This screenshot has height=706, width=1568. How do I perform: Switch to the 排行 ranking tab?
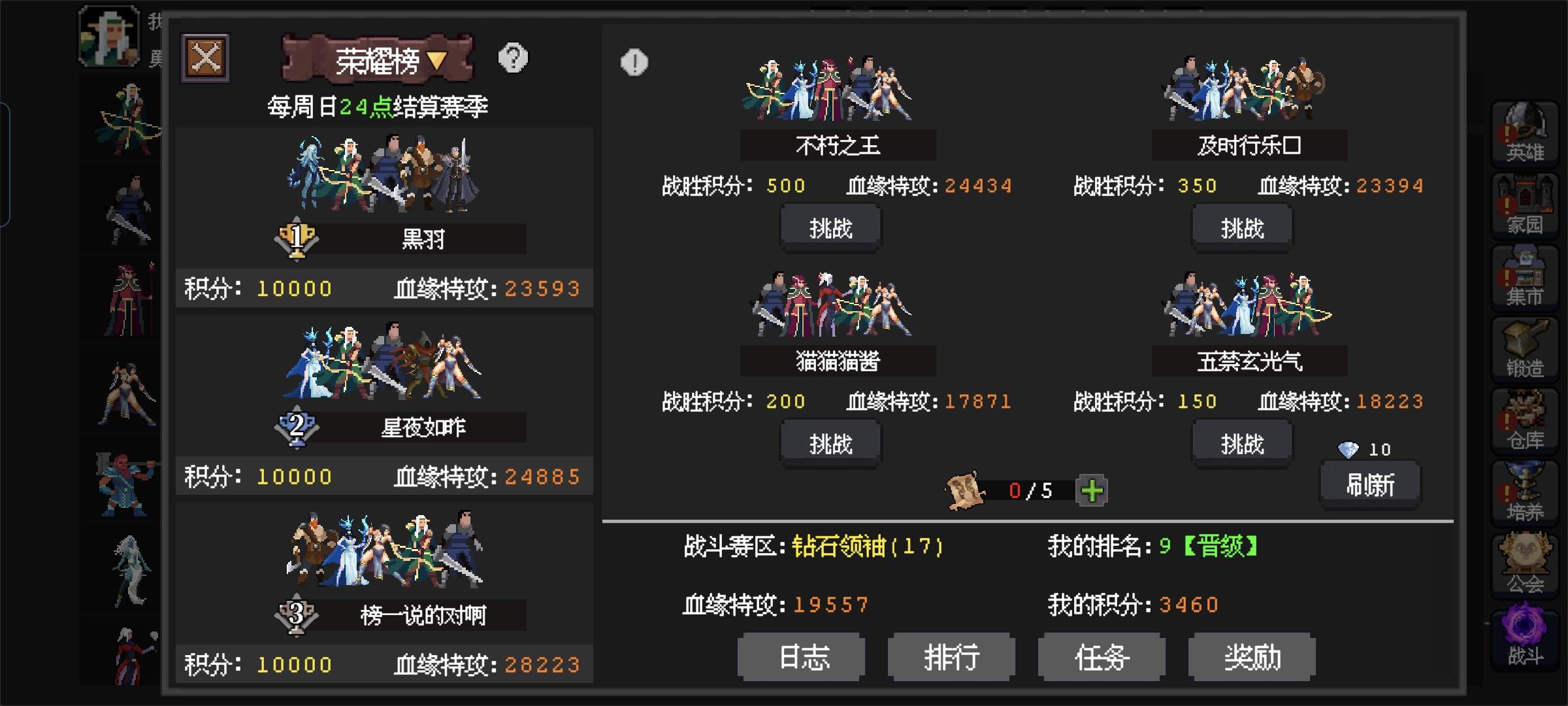951,658
